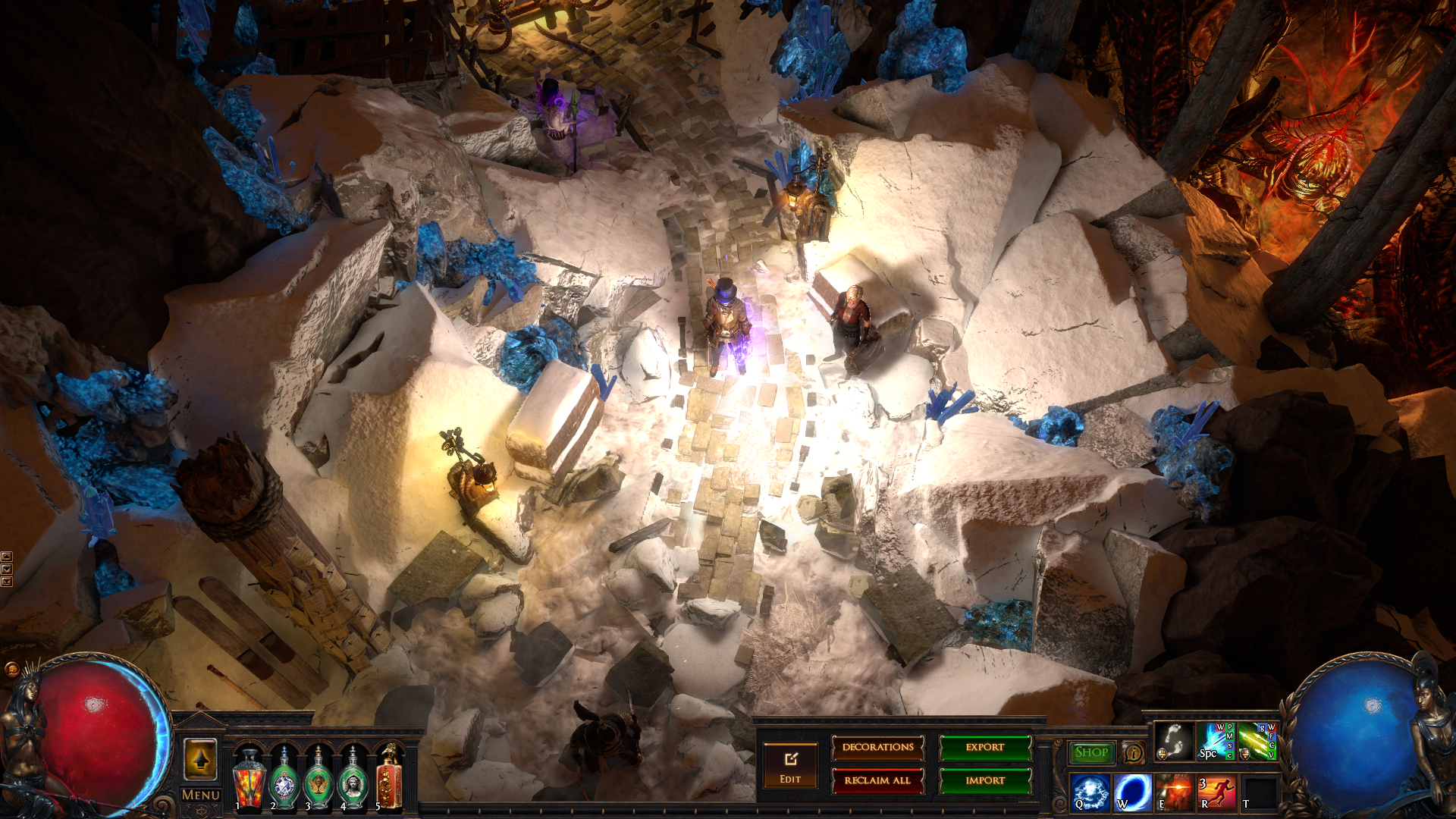Select the footprints move skill slot
1456x819 pixels.
[x=1173, y=741]
